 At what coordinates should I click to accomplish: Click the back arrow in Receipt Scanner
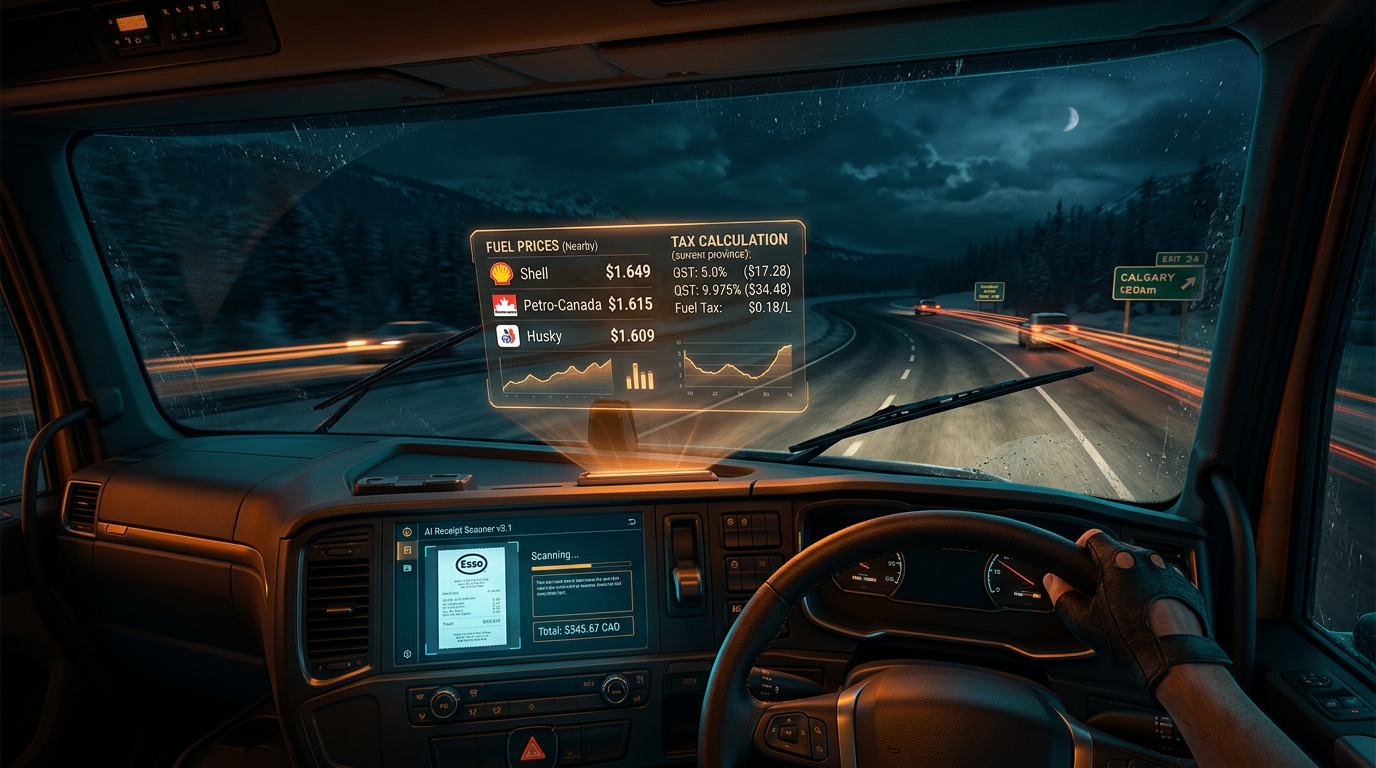pyautogui.click(x=631, y=523)
